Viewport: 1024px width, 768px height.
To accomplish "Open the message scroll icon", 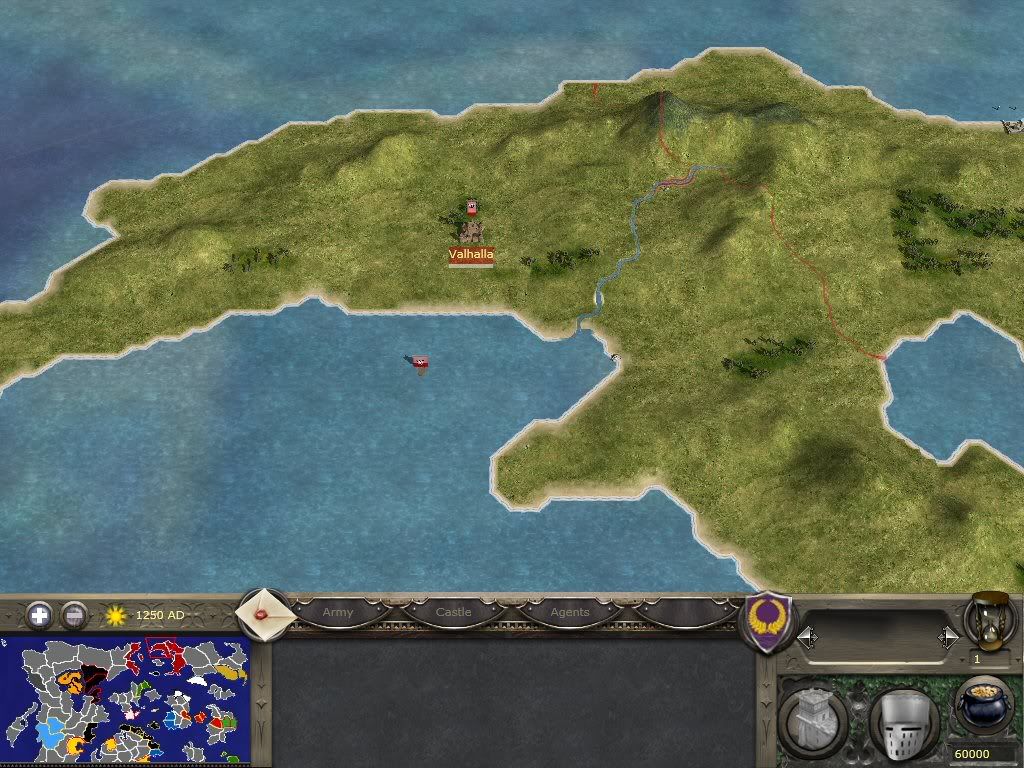I will coord(263,611).
